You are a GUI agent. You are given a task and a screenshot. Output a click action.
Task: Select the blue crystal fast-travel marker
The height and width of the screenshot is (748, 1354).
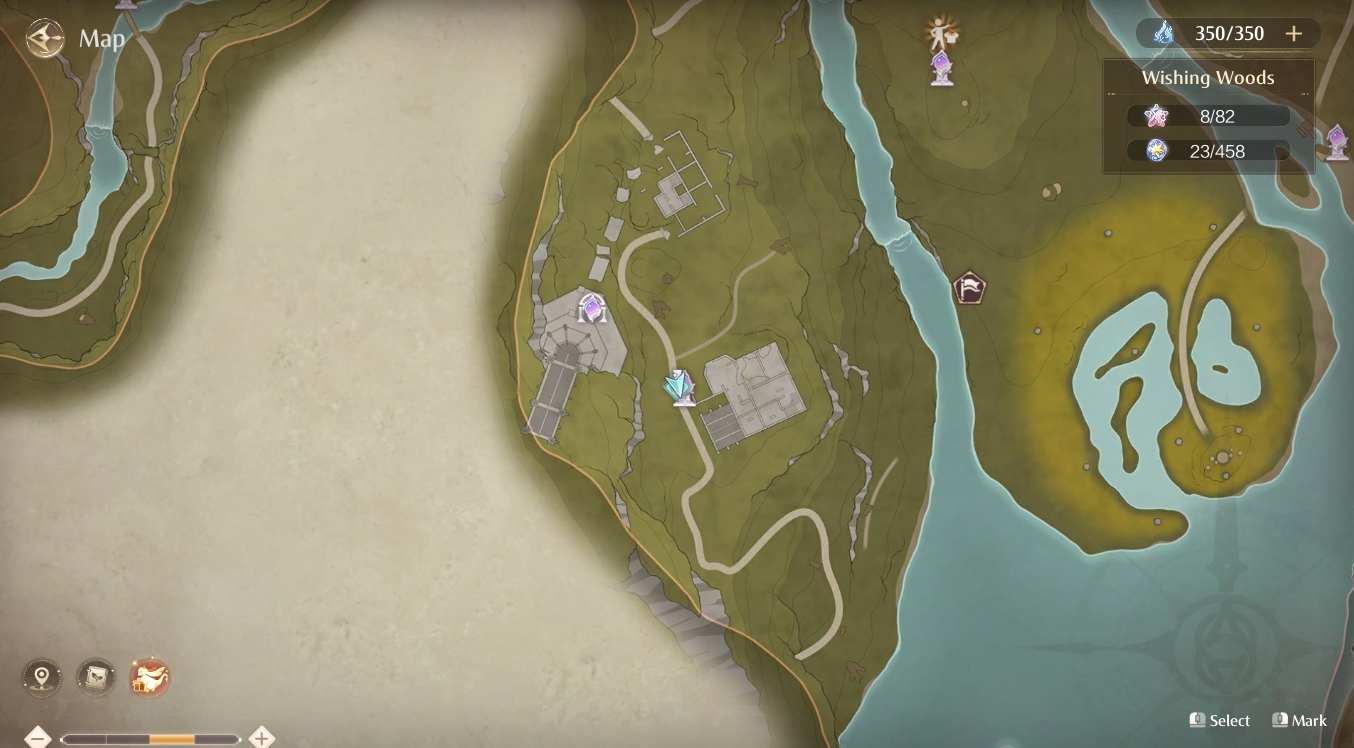click(x=676, y=387)
